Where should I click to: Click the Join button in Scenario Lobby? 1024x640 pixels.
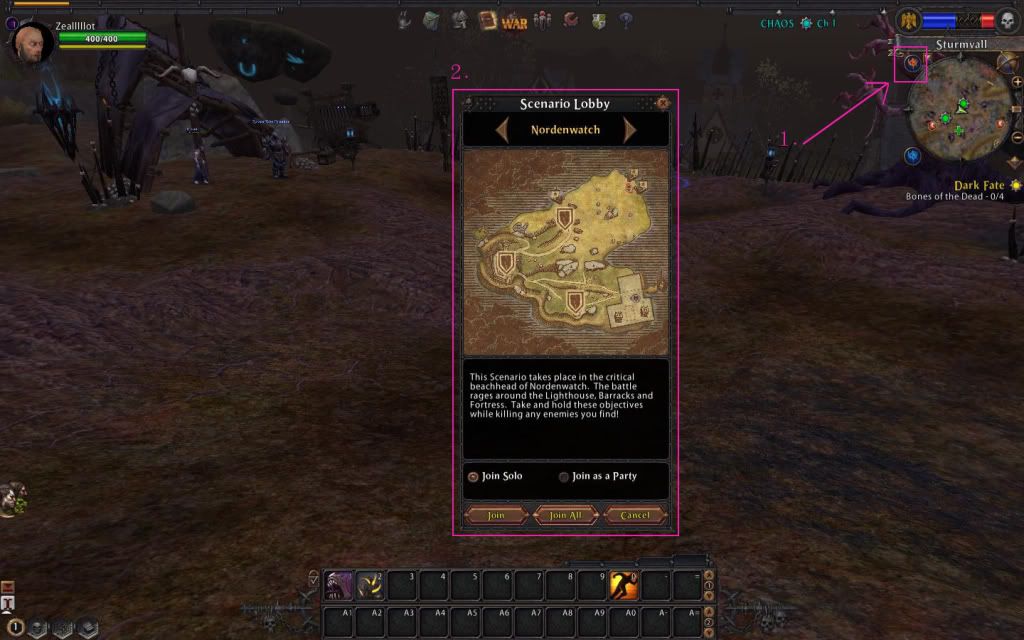[496, 515]
